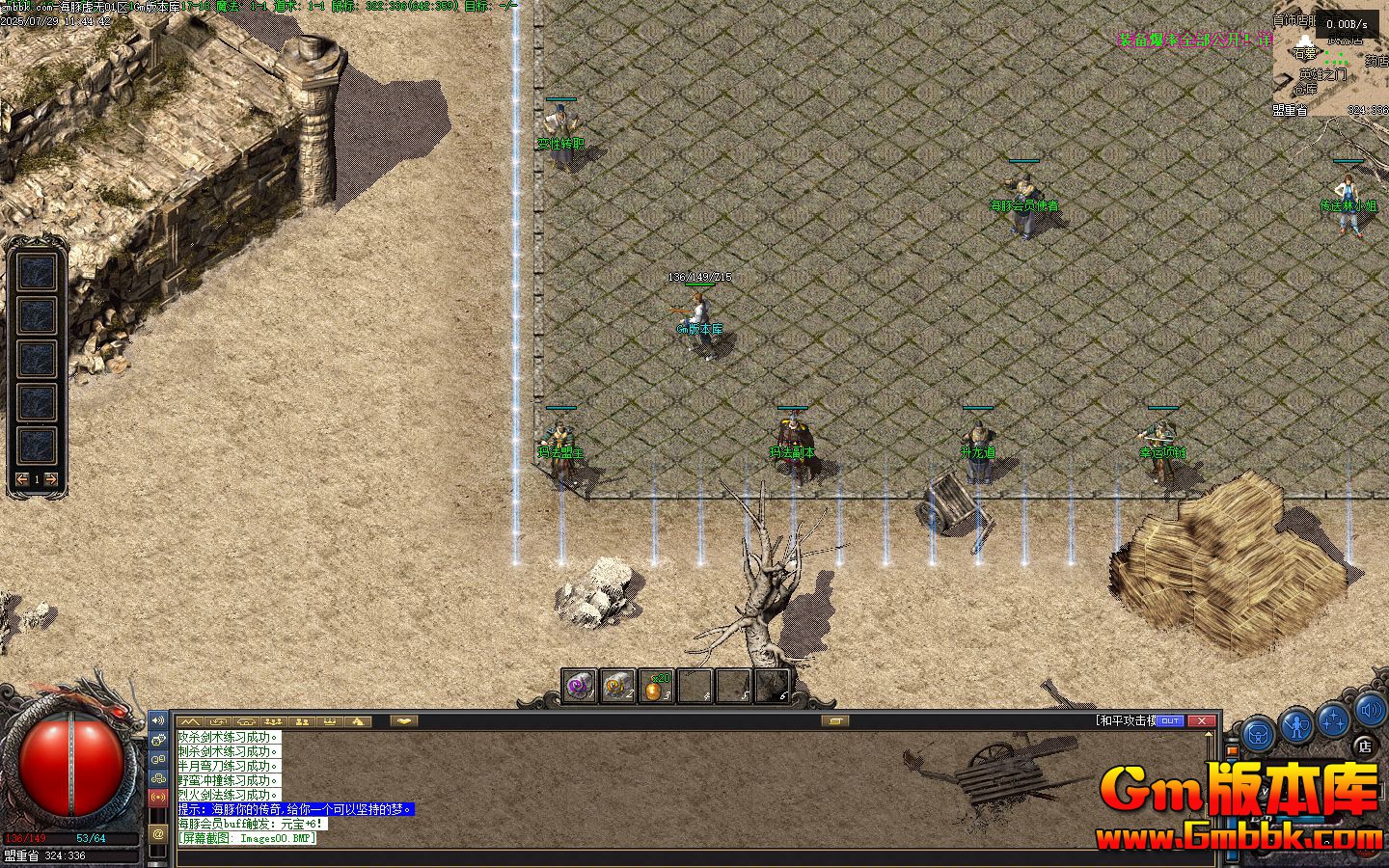The height and width of the screenshot is (868, 1389).
Task: Close the chat panel with the red X
Action: (x=1201, y=720)
